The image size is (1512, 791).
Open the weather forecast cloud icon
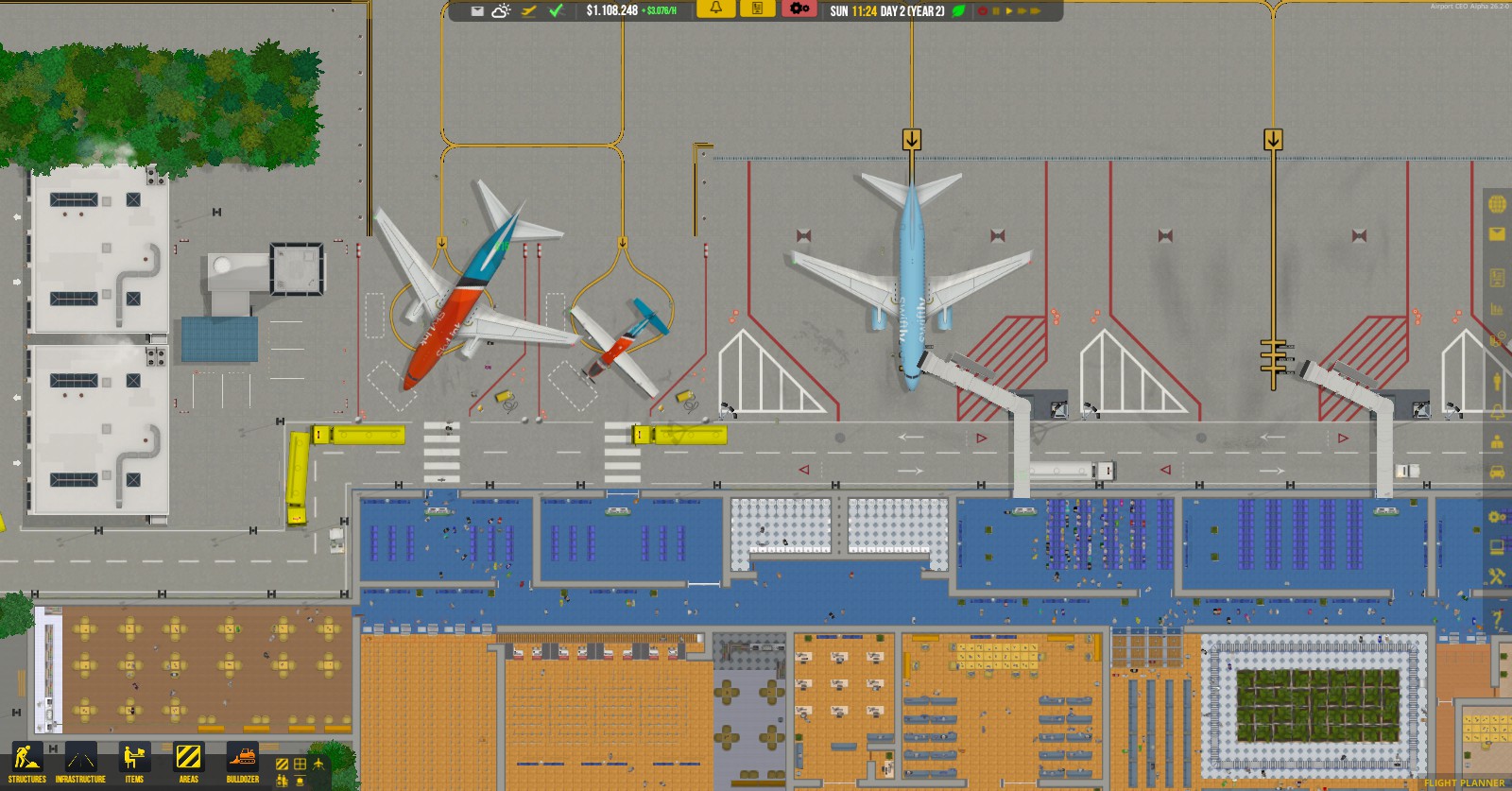point(498,13)
